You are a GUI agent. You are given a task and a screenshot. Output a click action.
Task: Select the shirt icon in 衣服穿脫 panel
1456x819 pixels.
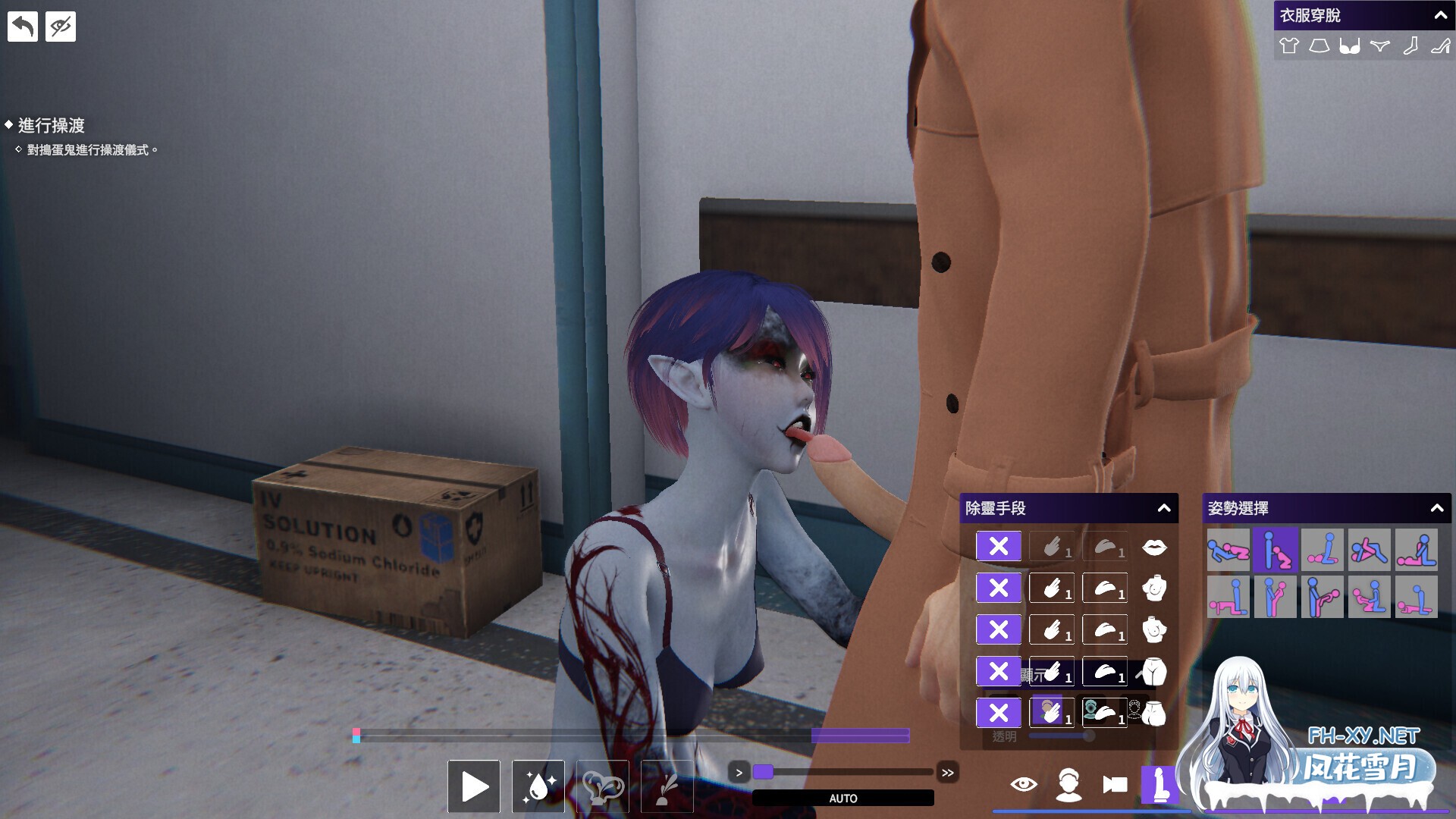[x=1289, y=45]
